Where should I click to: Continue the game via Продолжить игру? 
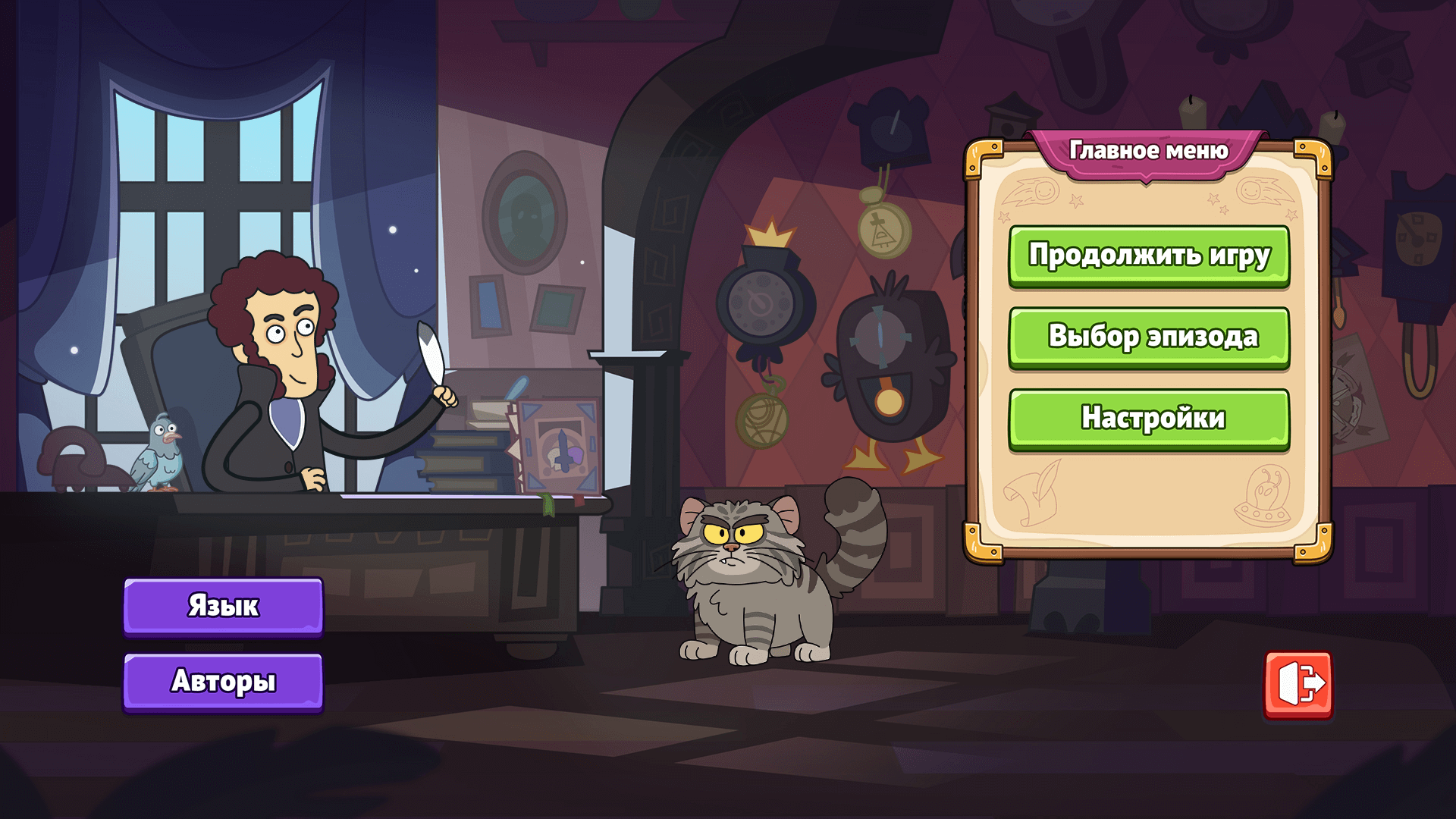coord(1148,256)
